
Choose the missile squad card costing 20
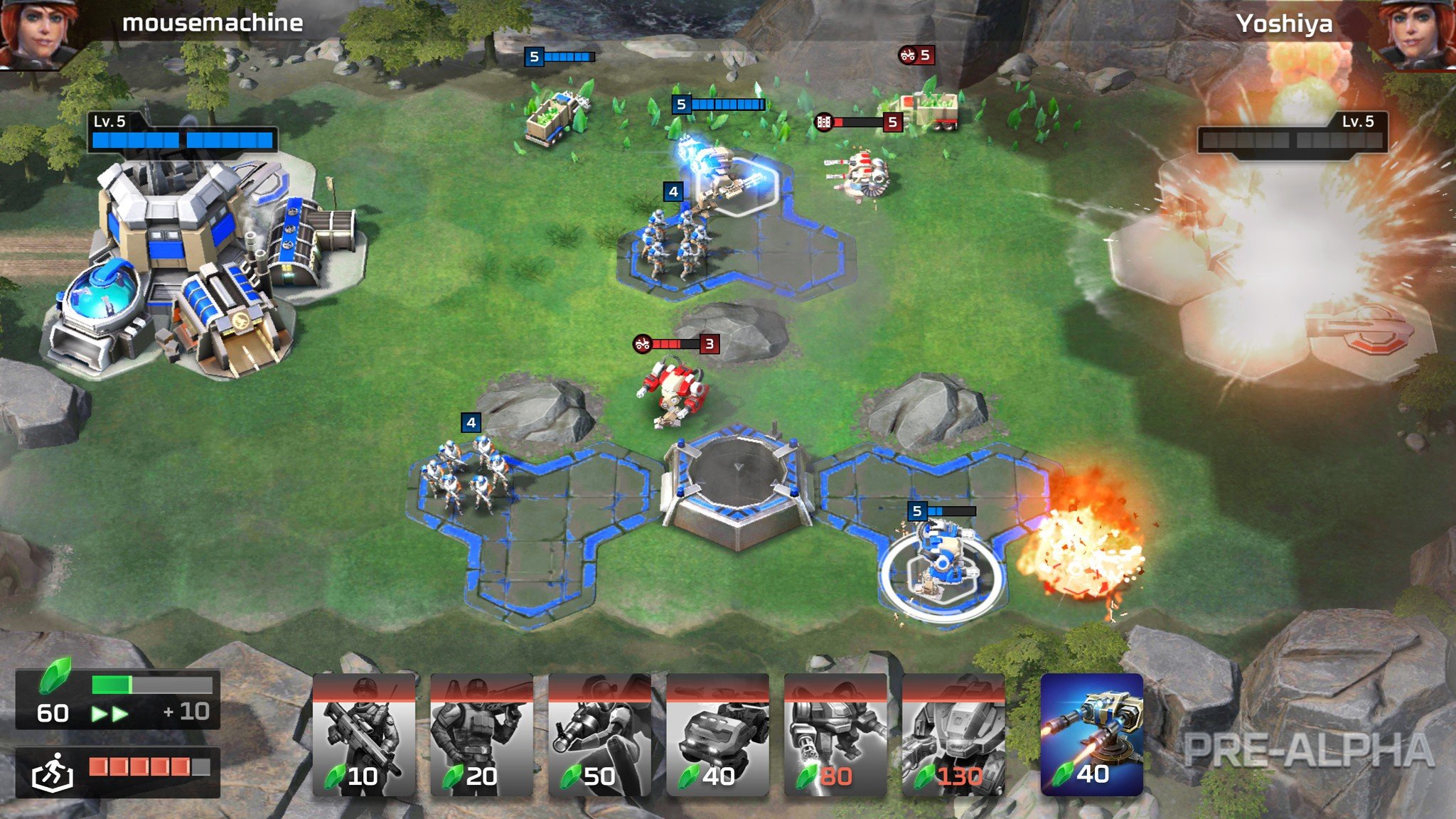point(481,736)
